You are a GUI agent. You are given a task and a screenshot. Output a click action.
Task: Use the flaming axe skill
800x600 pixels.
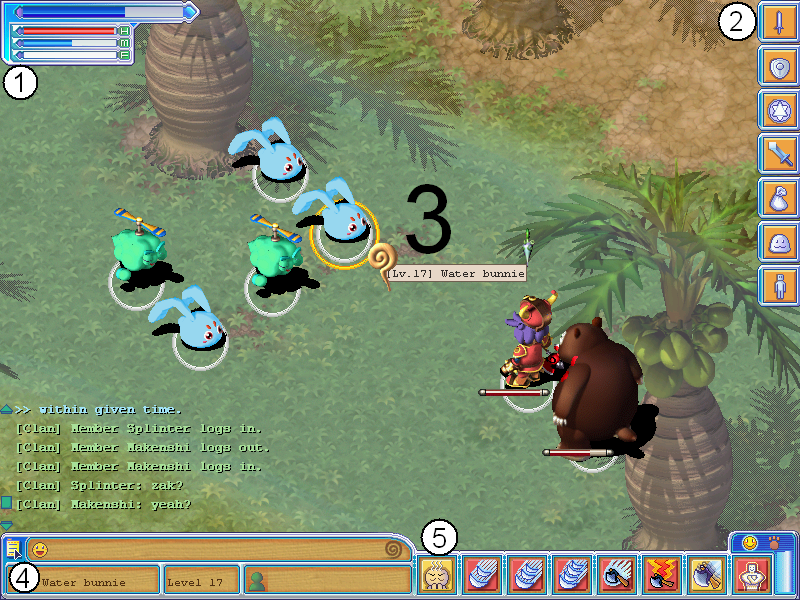660,576
